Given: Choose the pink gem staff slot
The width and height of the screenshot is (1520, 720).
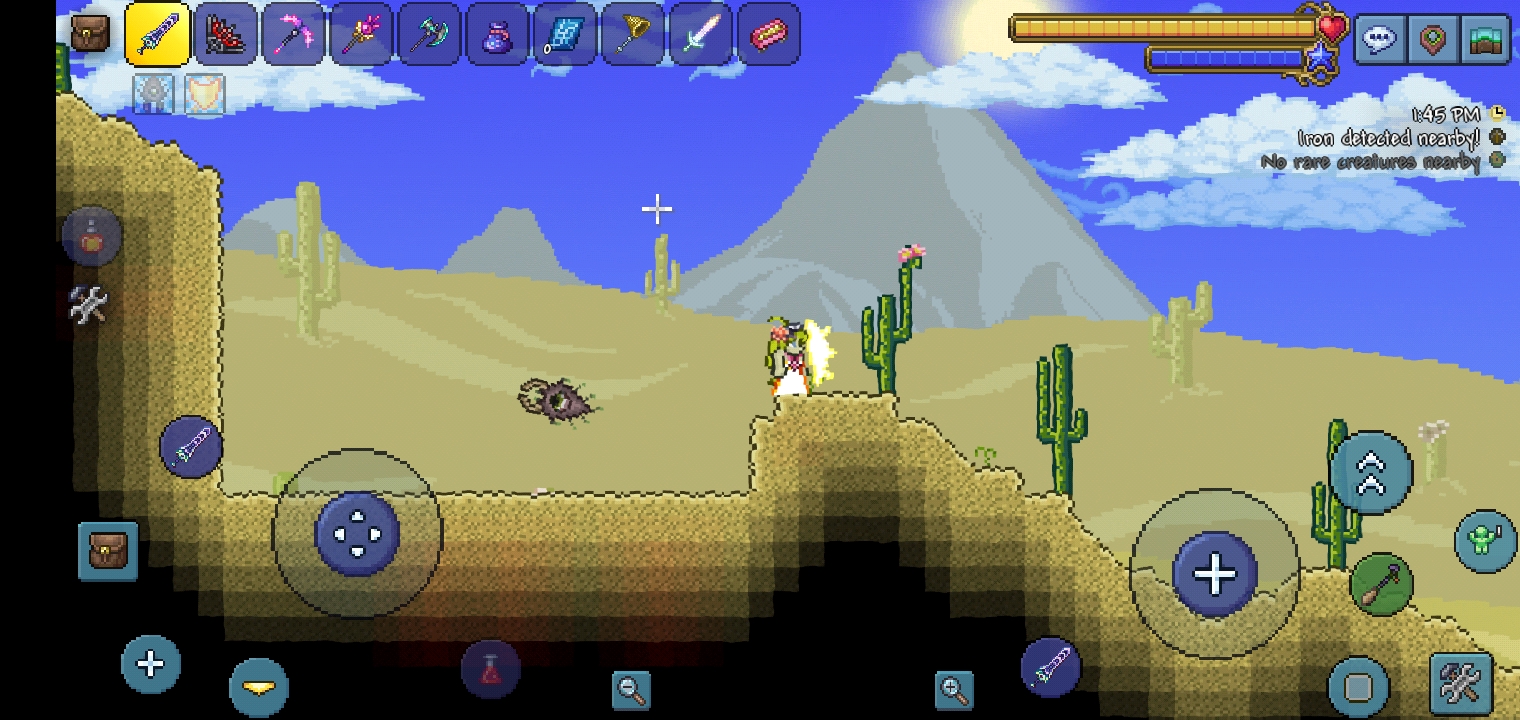Looking at the screenshot, I should 361,36.
